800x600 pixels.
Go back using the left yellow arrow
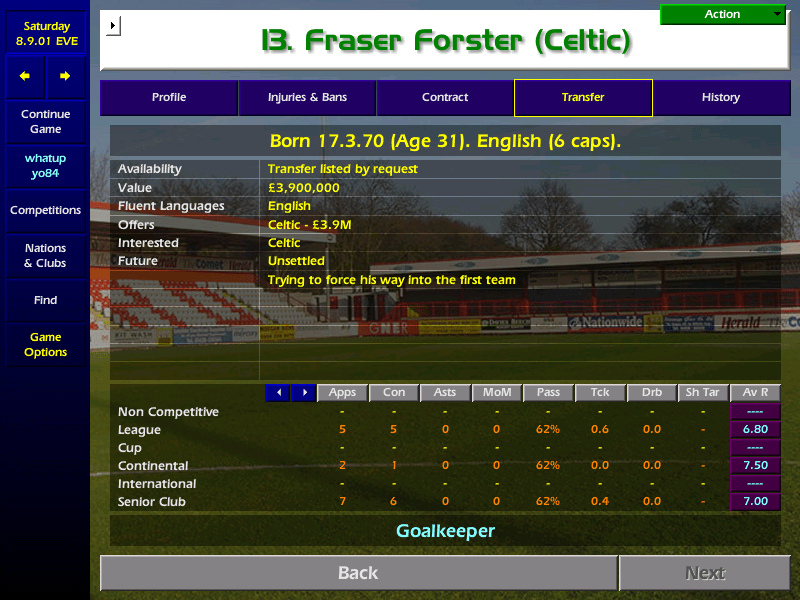25,76
